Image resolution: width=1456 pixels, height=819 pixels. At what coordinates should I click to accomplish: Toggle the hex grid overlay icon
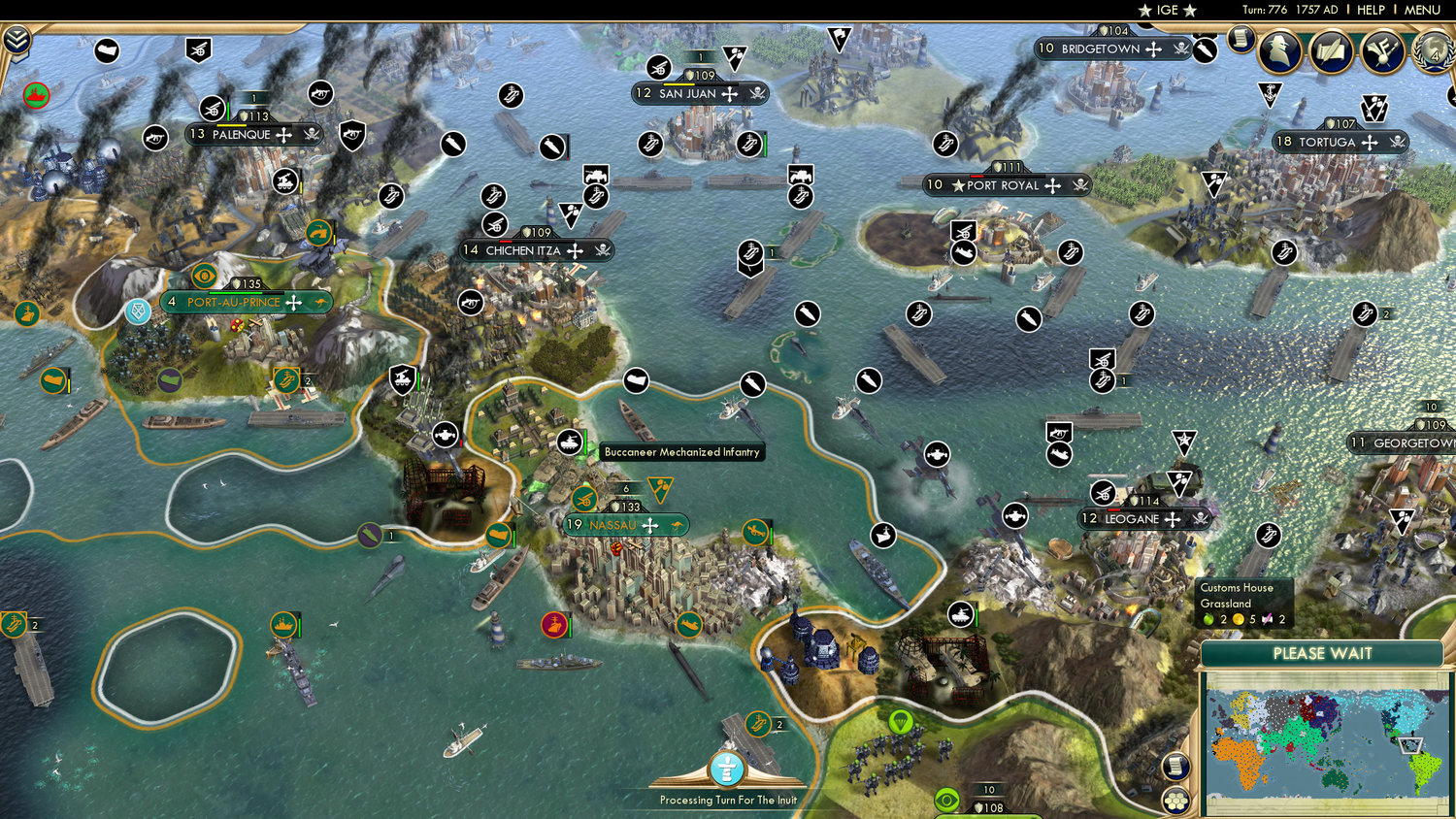coord(1175,800)
